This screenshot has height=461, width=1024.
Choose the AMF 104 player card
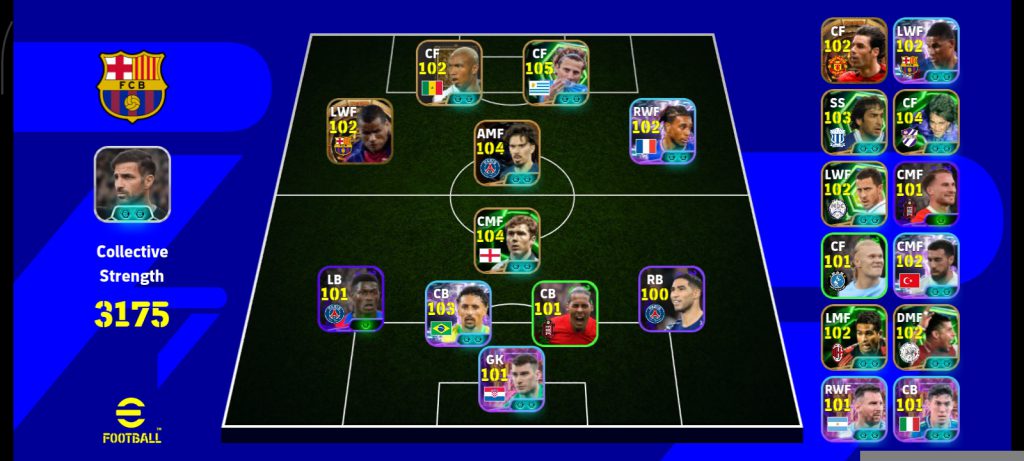tap(507, 153)
